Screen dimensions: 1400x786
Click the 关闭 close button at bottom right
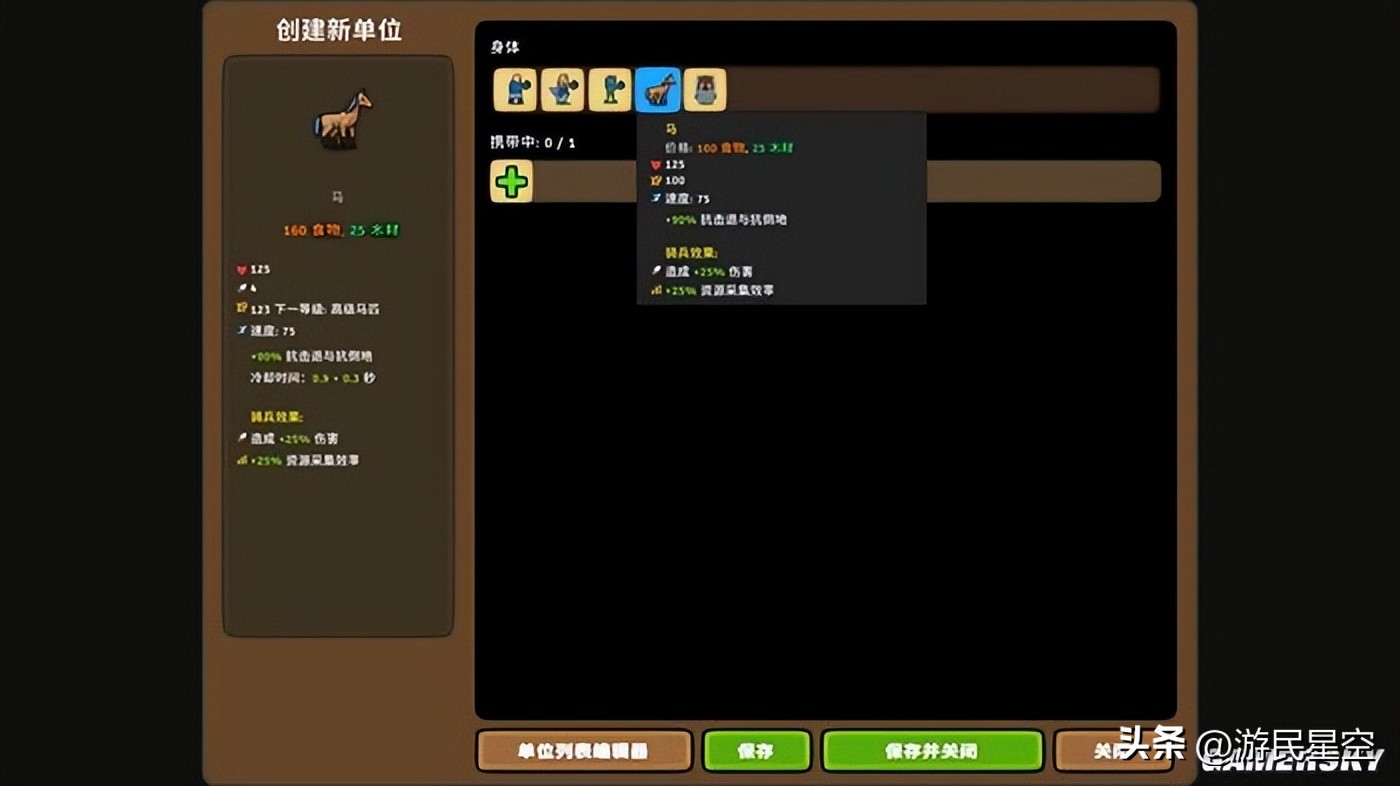(x=1113, y=750)
